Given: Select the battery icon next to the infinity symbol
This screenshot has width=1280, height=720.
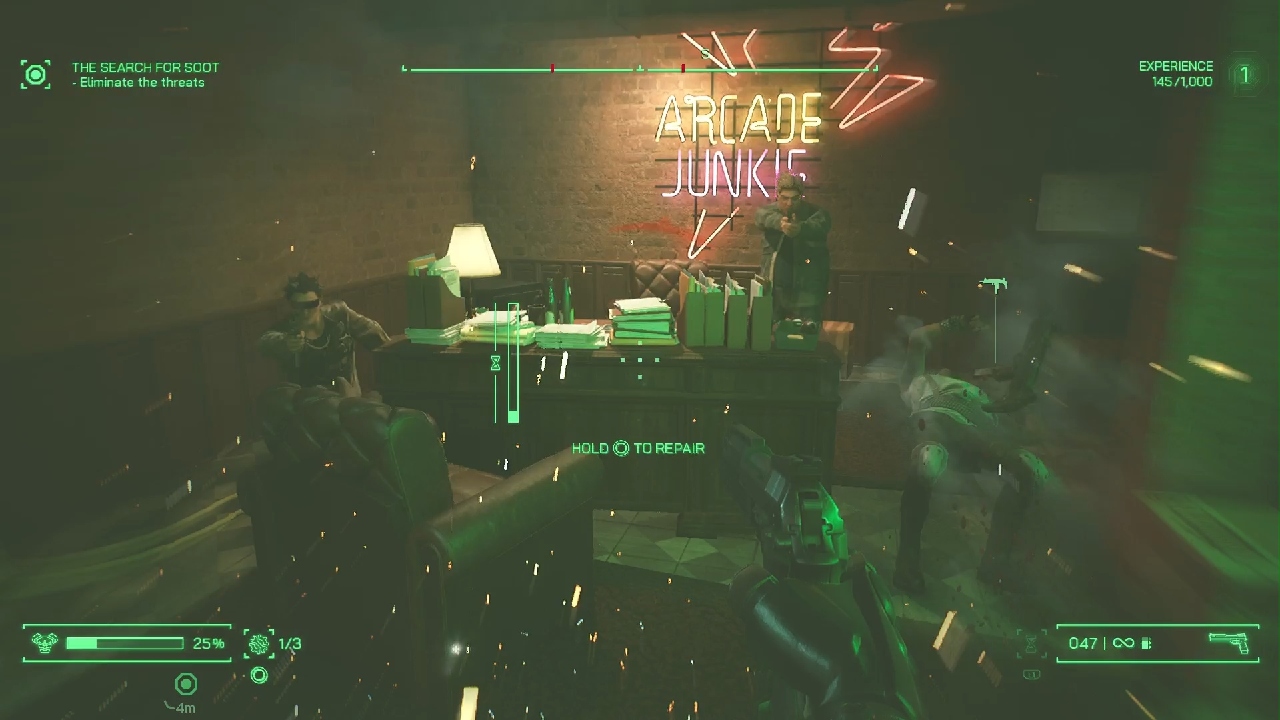Looking at the screenshot, I should [x=1146, y=644].
